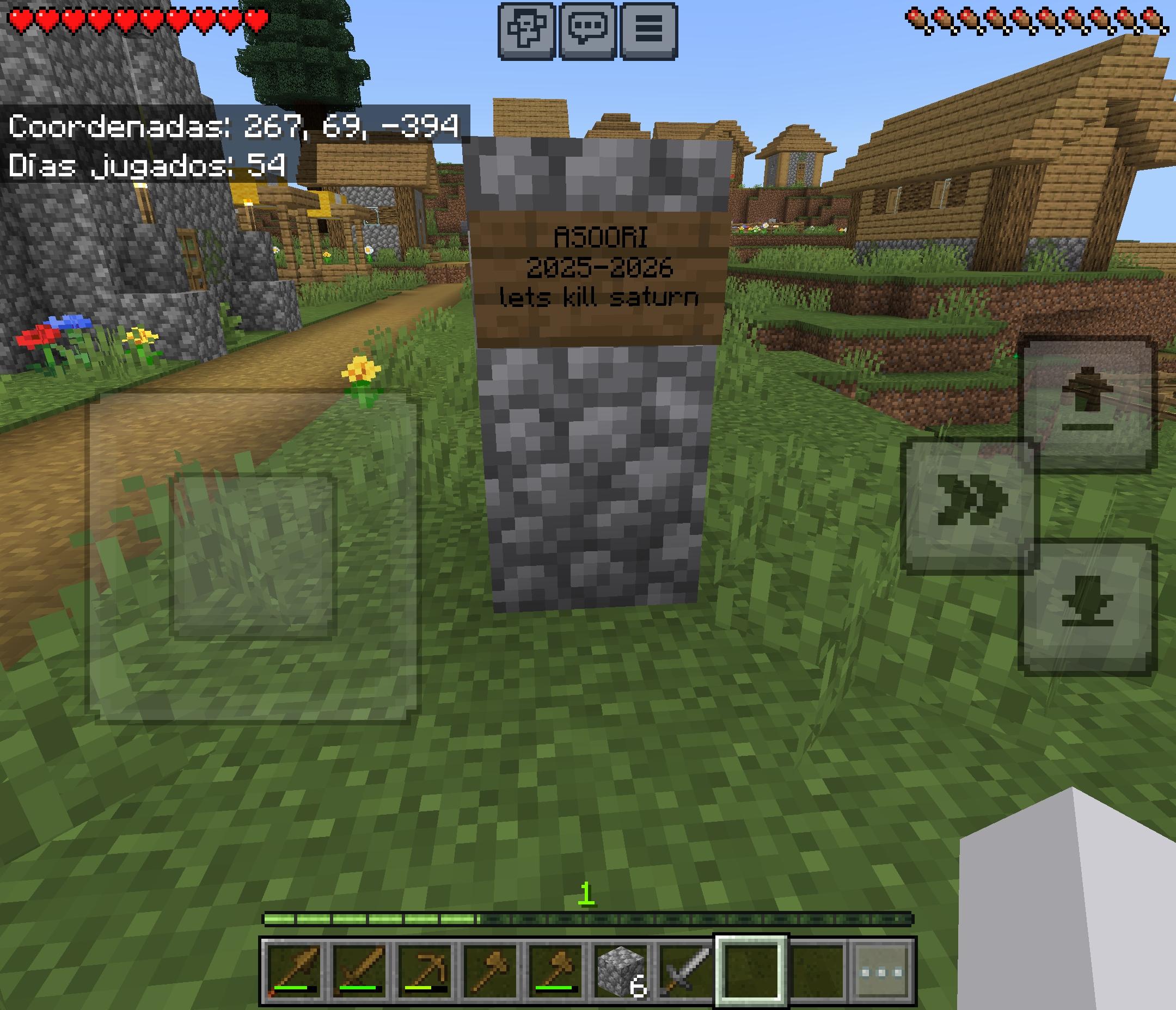Open the inventory with the three-dots button
This screenshot has height=1010, width=1176.
(881, 972)
